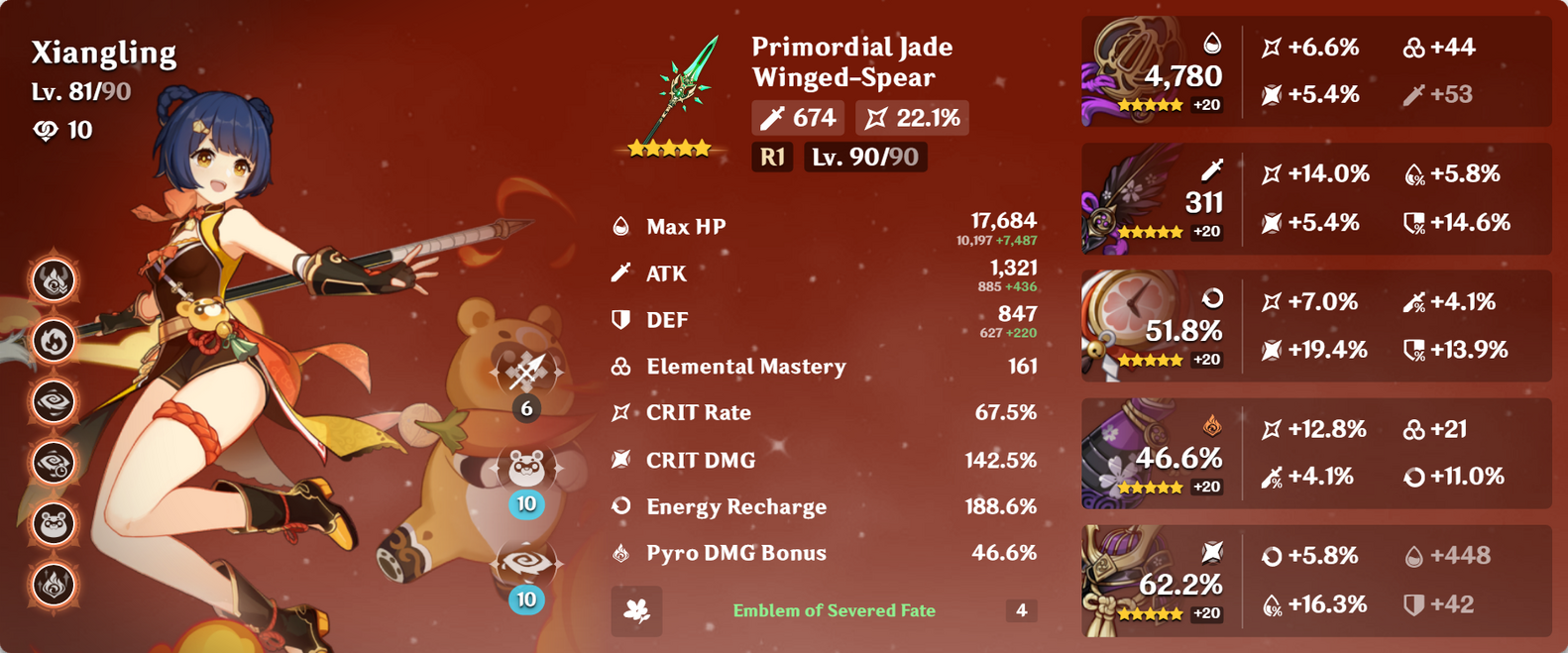Select the Guoba bear talent at level 10

[526, 469]
